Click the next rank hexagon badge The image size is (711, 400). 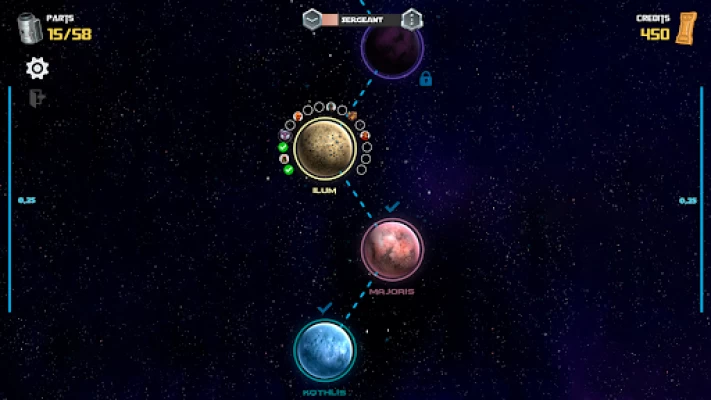412,19
